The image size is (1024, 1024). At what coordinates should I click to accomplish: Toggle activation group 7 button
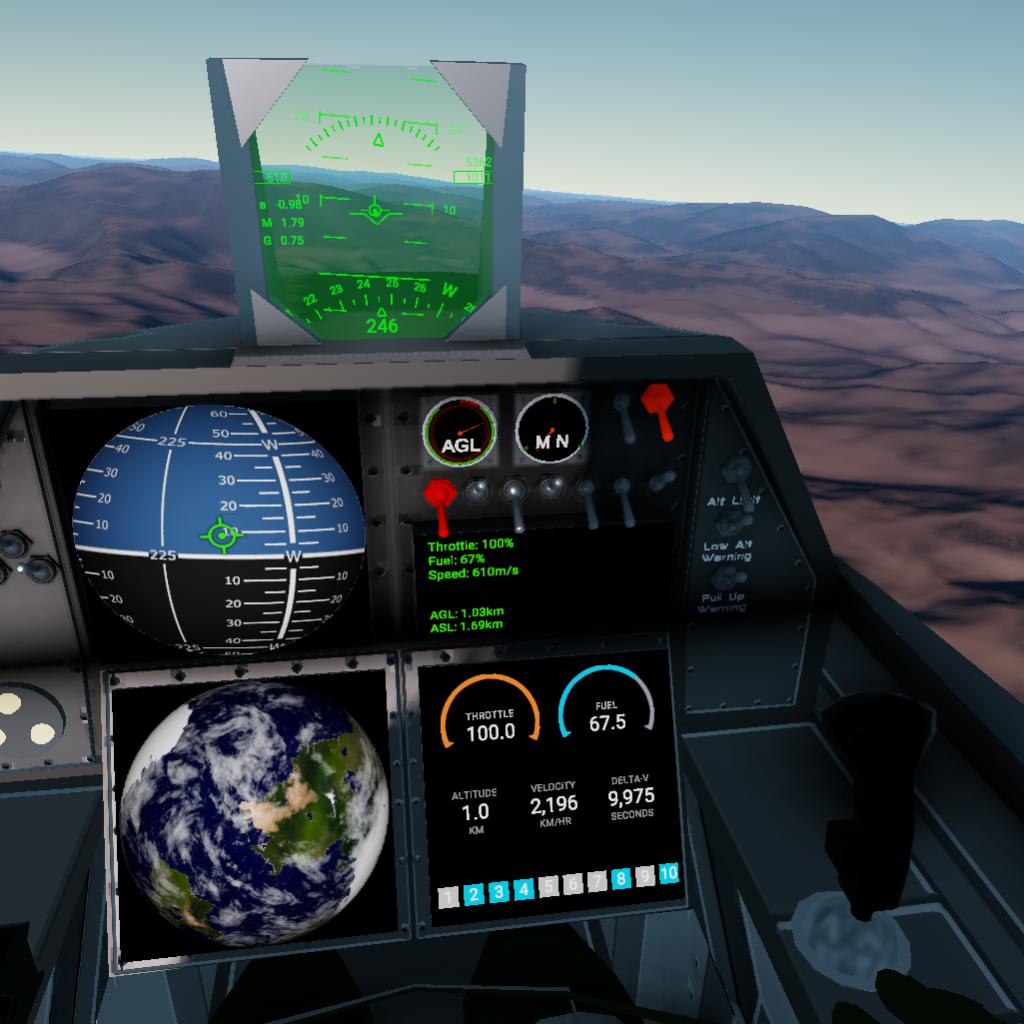point(597,881)
